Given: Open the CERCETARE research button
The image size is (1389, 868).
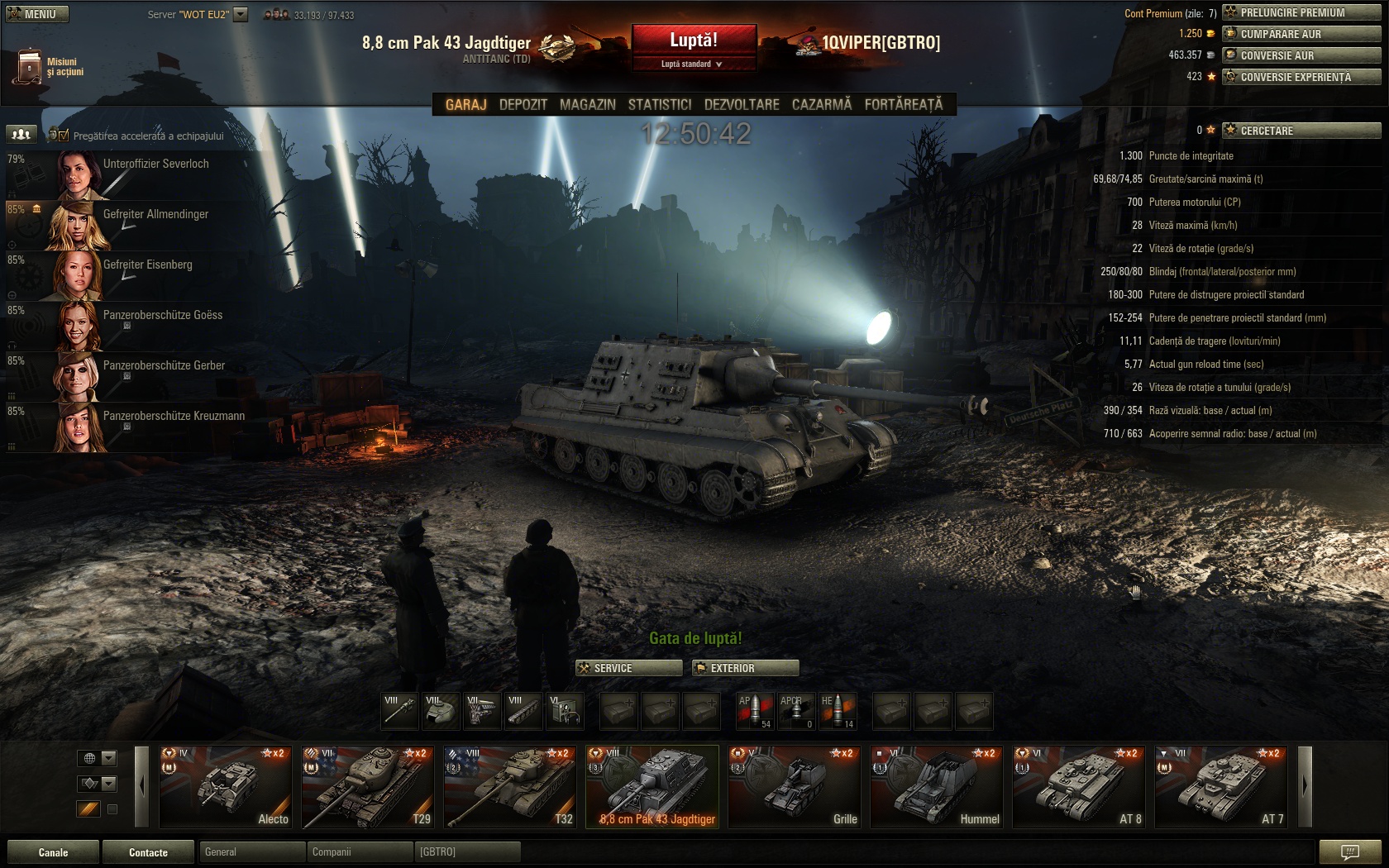Looking at the screenshot, I should (1301, 131).
